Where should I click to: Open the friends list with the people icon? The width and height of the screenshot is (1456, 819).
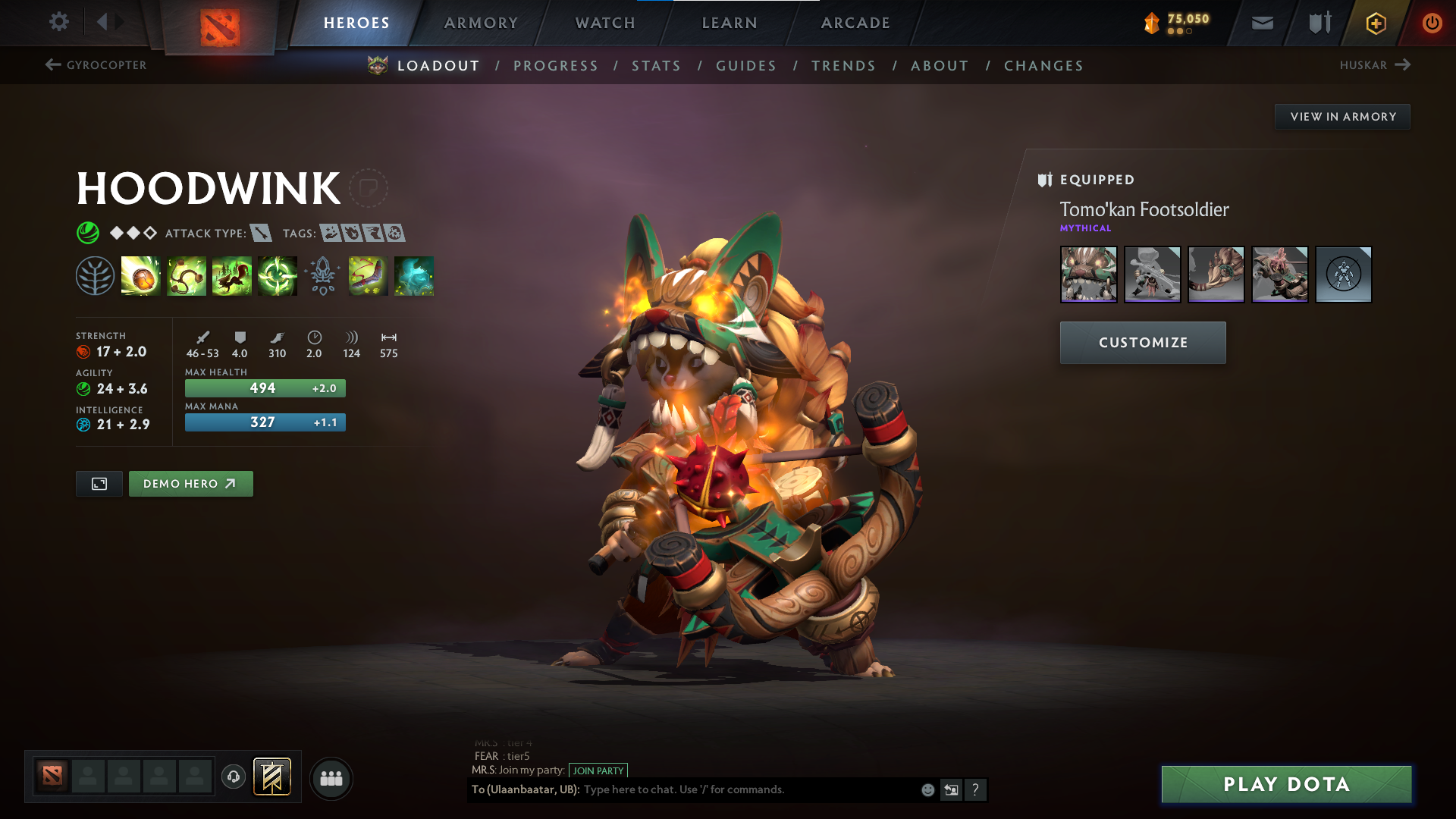(330, 778)
